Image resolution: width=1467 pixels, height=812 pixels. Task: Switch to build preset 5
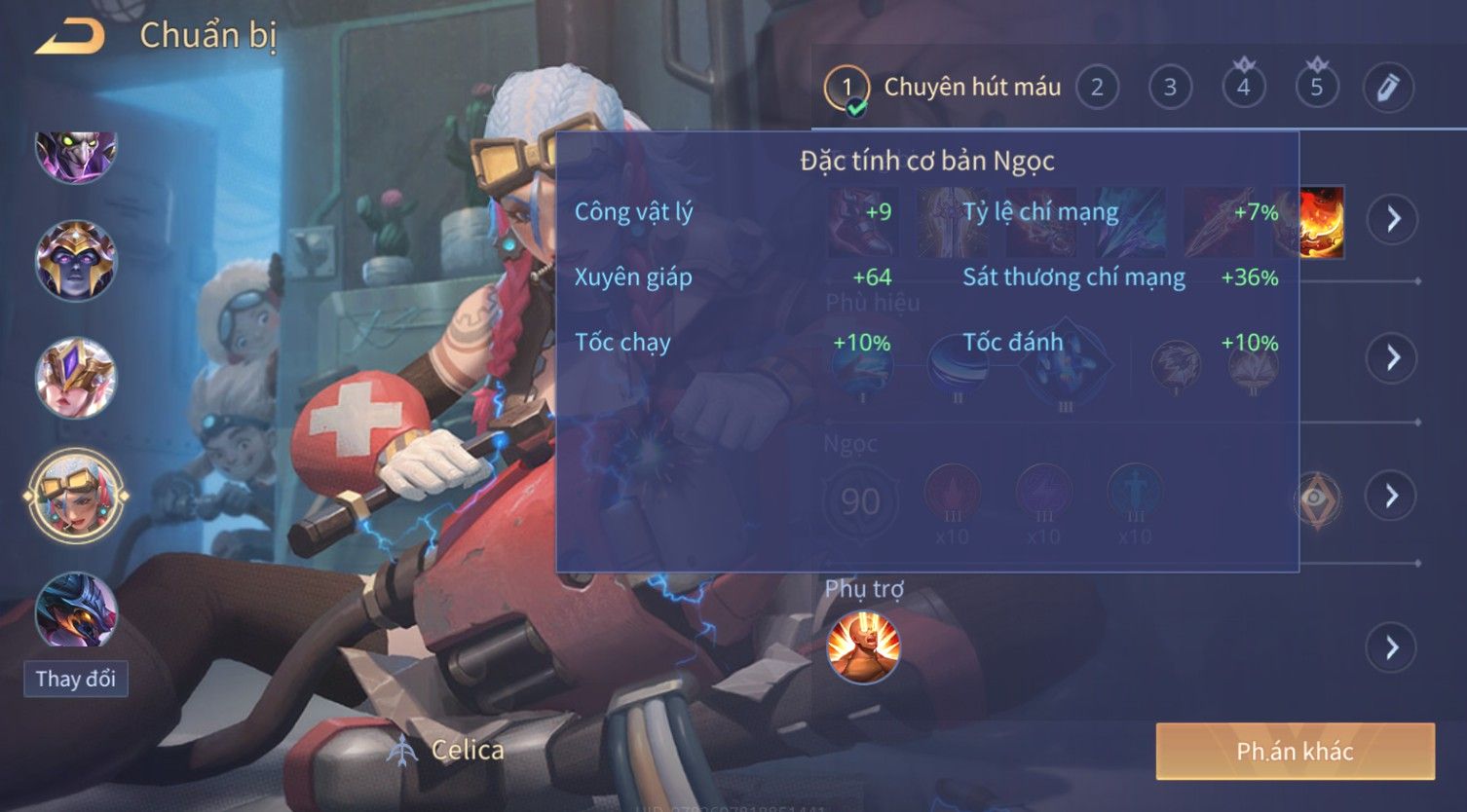point(1316,88)
